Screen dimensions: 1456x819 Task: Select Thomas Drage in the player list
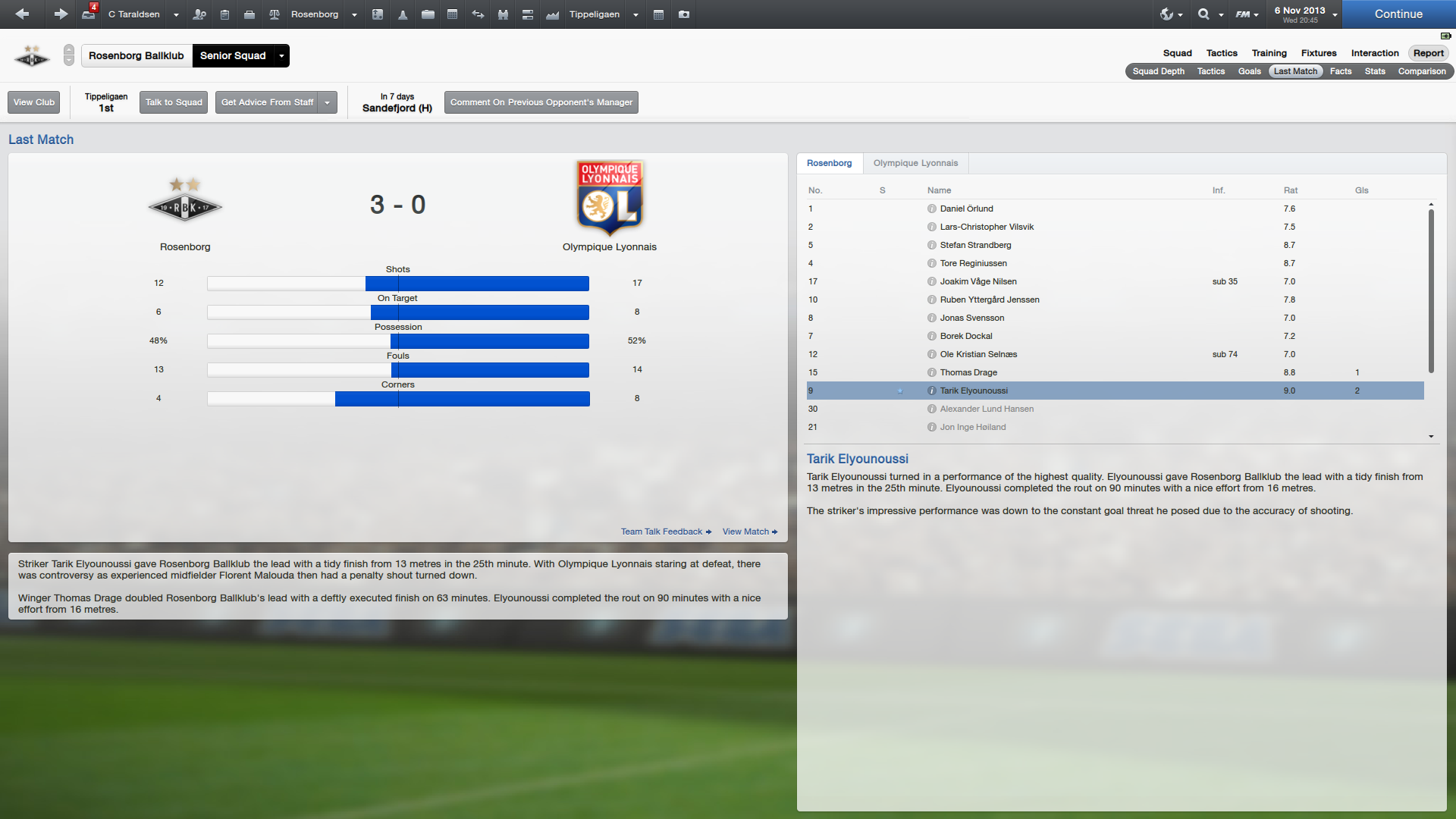[x=968, y=372]
